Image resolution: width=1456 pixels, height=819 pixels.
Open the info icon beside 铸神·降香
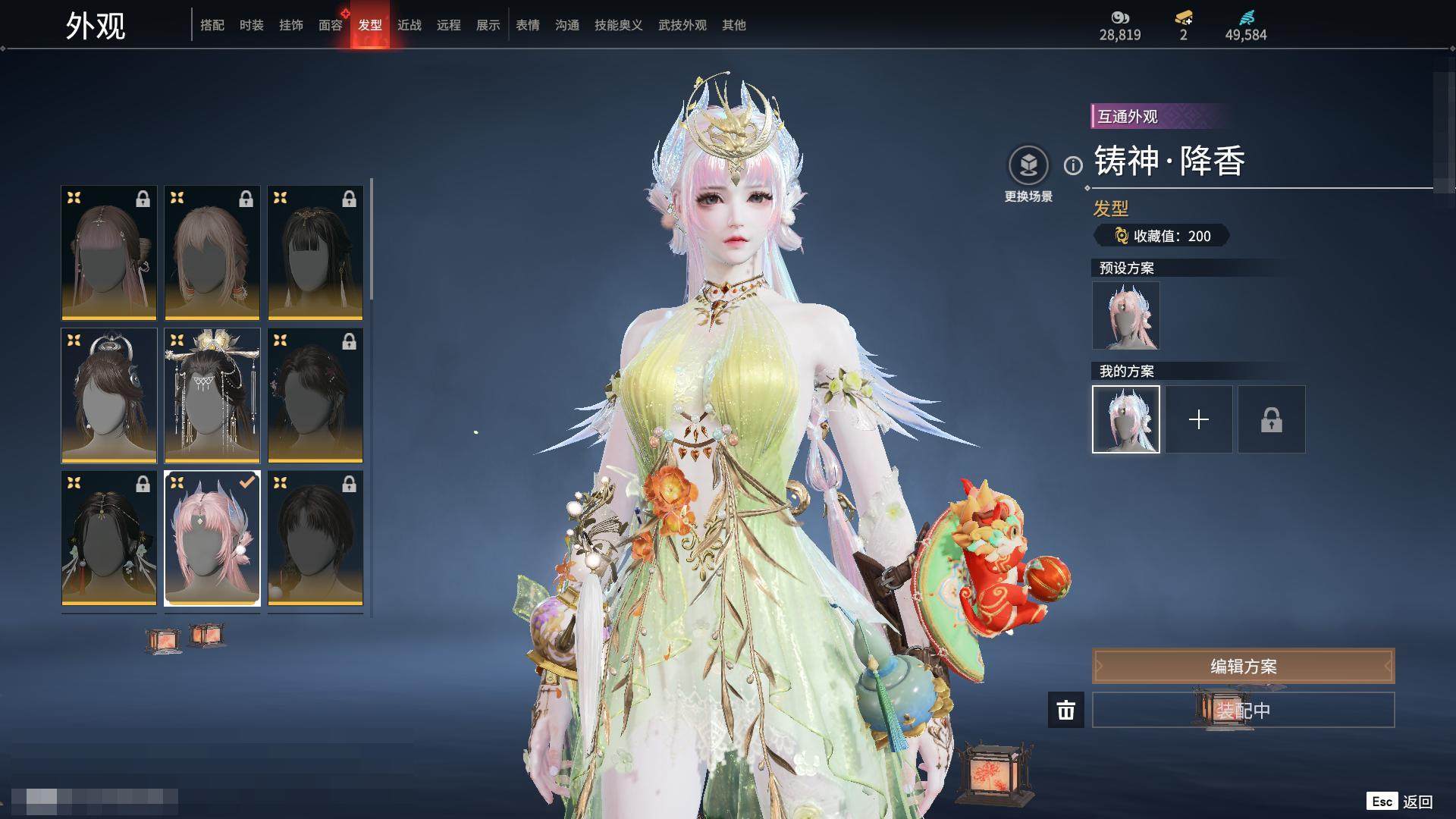pyautogui.click(x=1073, y=165)
